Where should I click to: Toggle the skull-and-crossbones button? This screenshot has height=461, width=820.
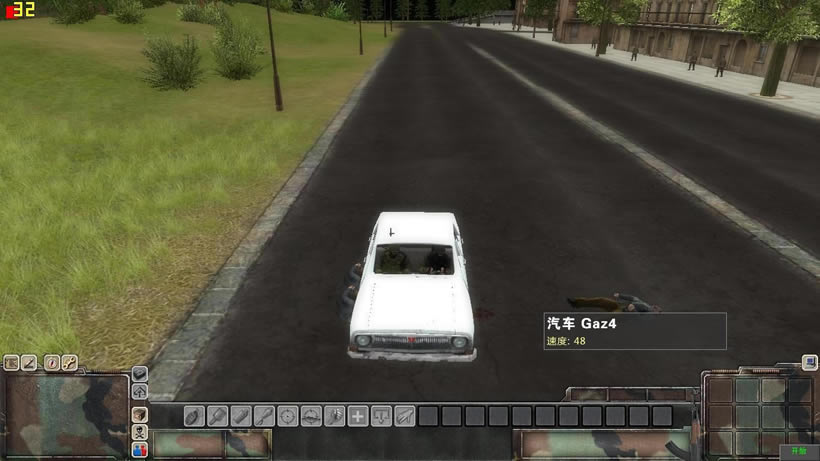(140, 432)
